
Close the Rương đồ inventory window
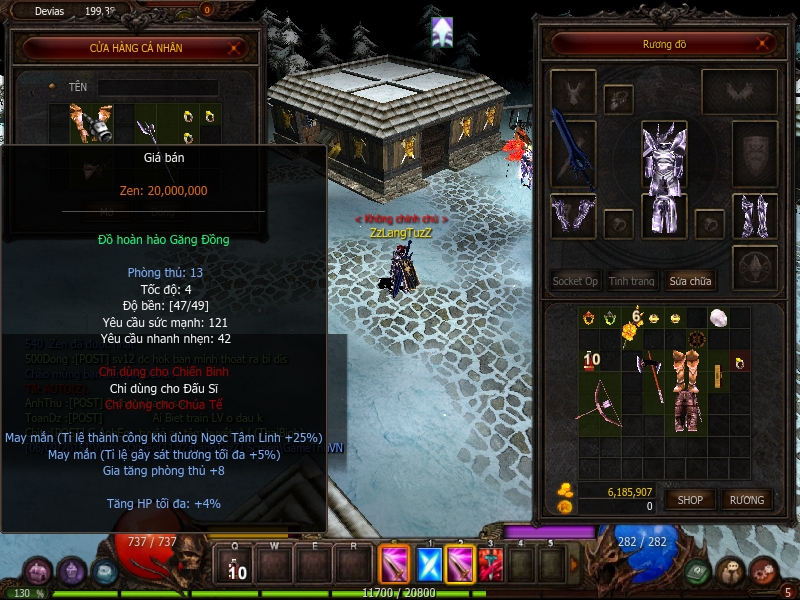(x=765, y=44)
